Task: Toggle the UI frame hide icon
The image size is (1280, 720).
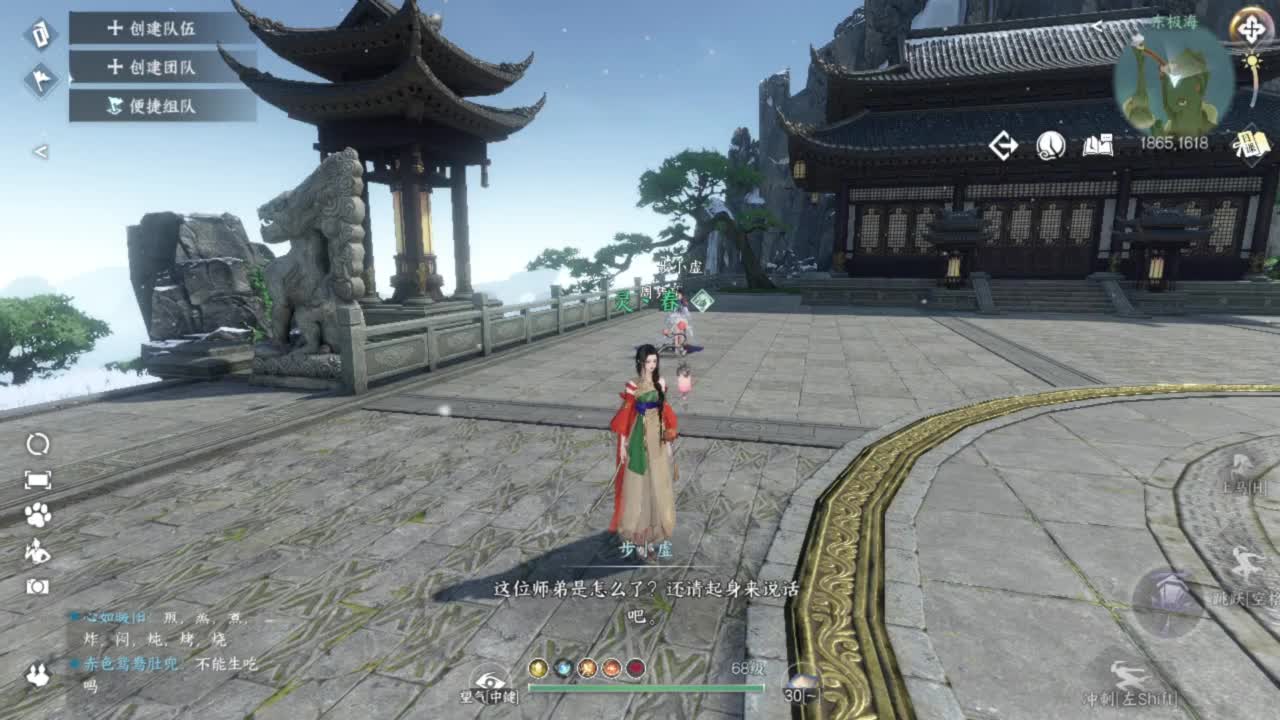Action: pos(36,477)
